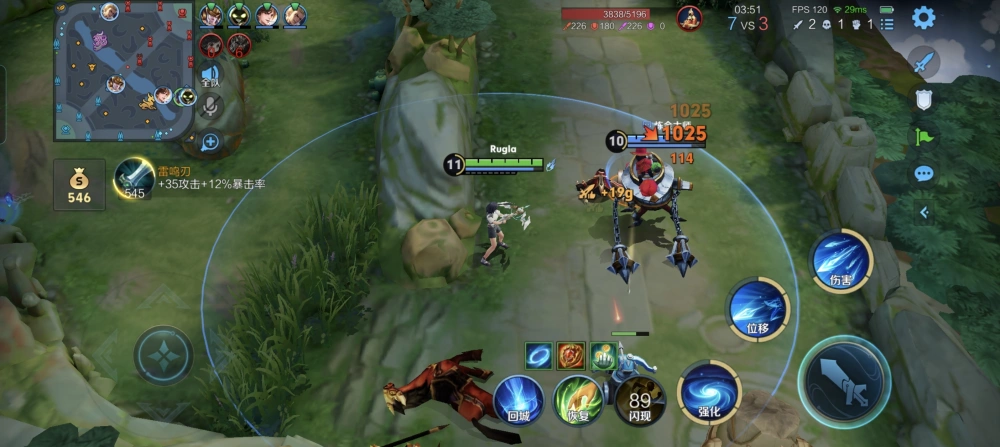
Task: Open the minimap
Action: click(x=124, y=70)
